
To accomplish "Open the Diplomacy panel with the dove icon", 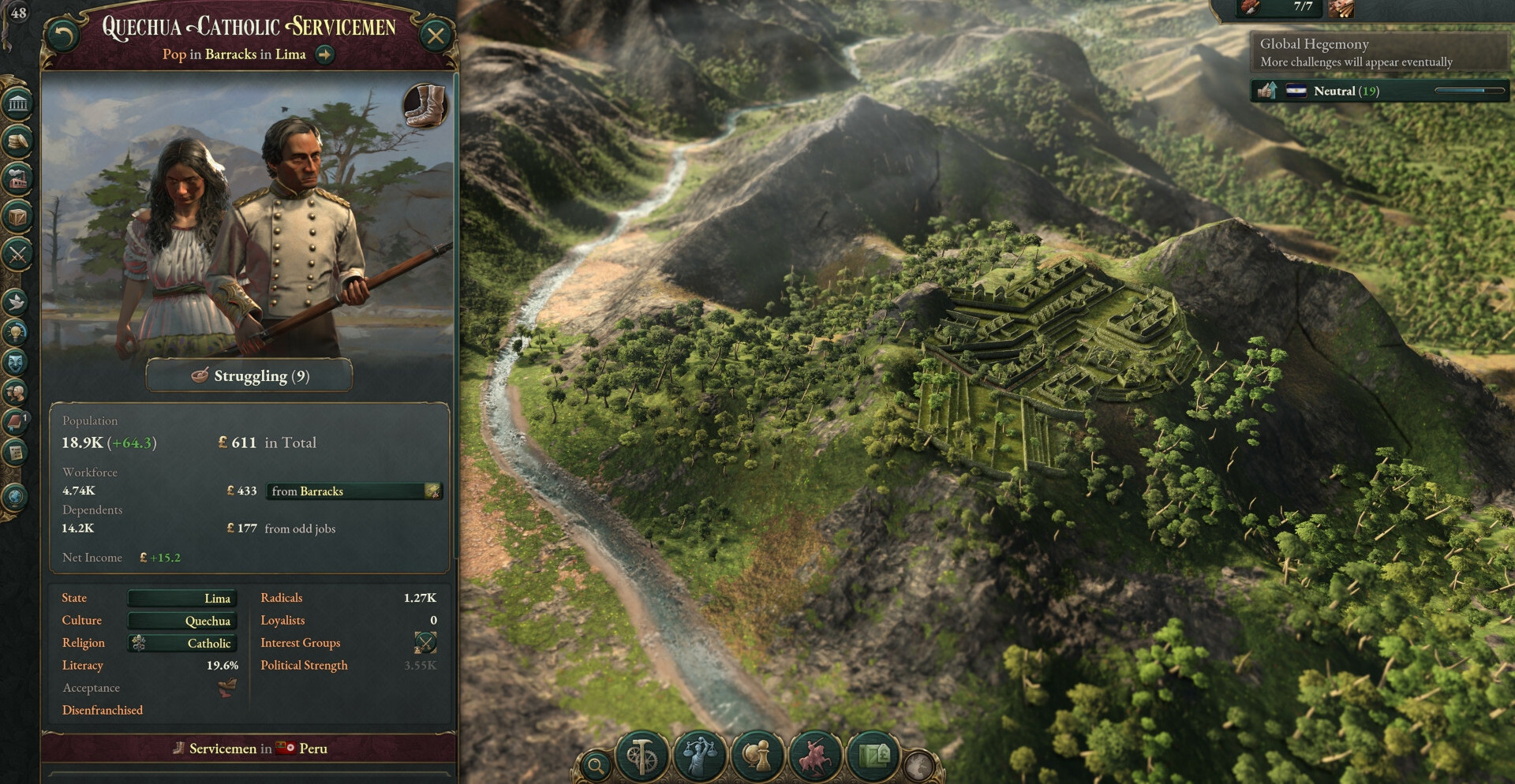I will 16,301.
